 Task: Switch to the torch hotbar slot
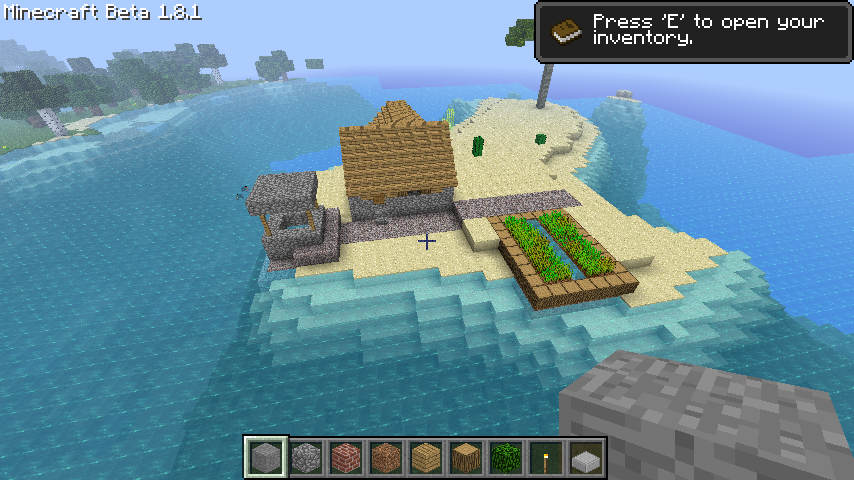point(546,458)
